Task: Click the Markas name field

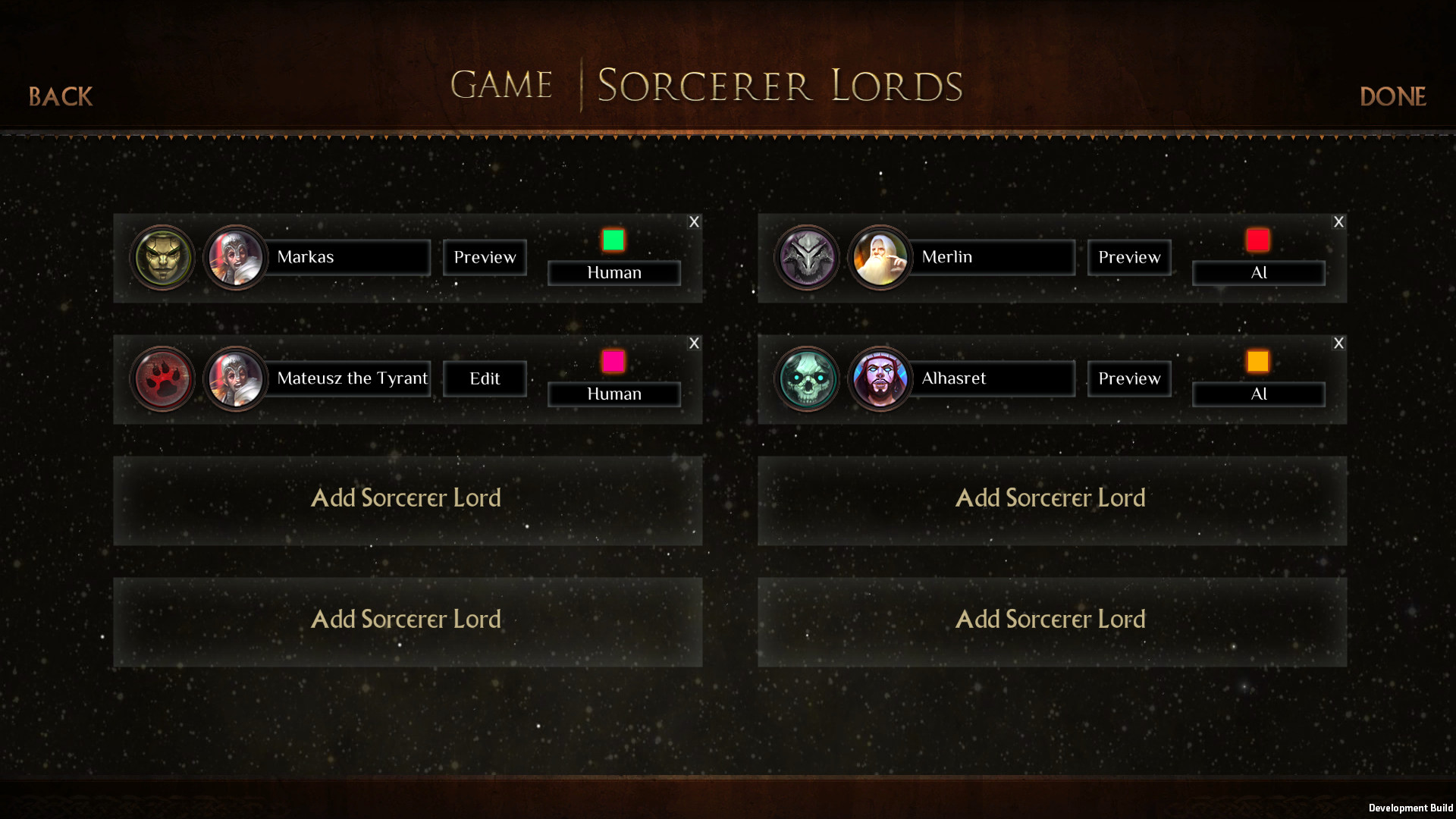Action: [349, 257]
